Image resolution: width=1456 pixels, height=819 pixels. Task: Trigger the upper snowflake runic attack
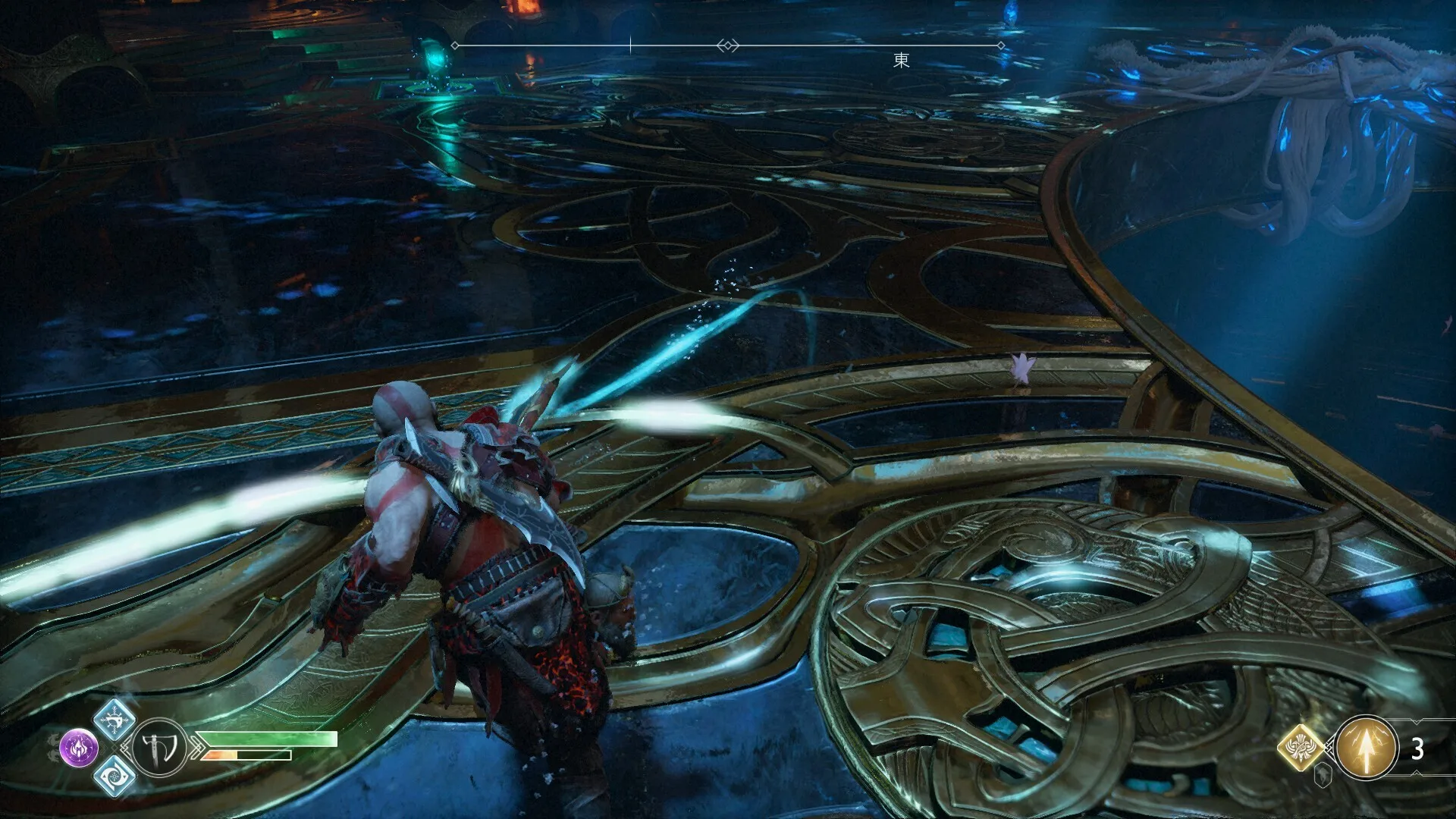115,718
